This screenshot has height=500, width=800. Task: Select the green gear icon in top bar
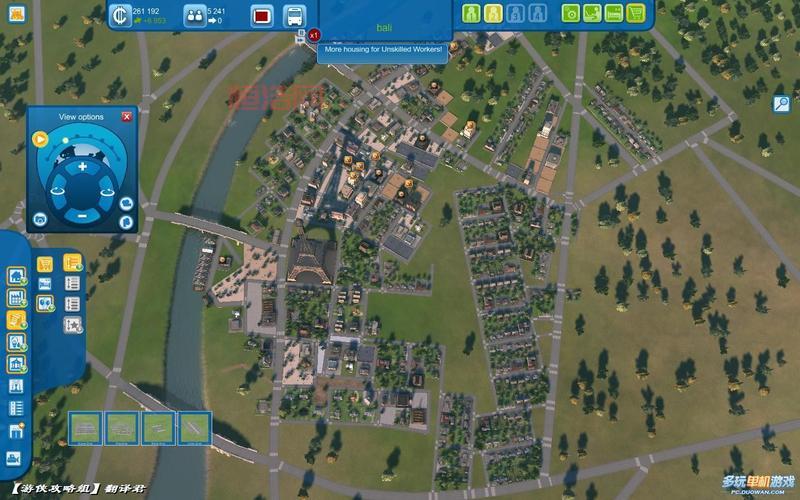coord(571,13)
